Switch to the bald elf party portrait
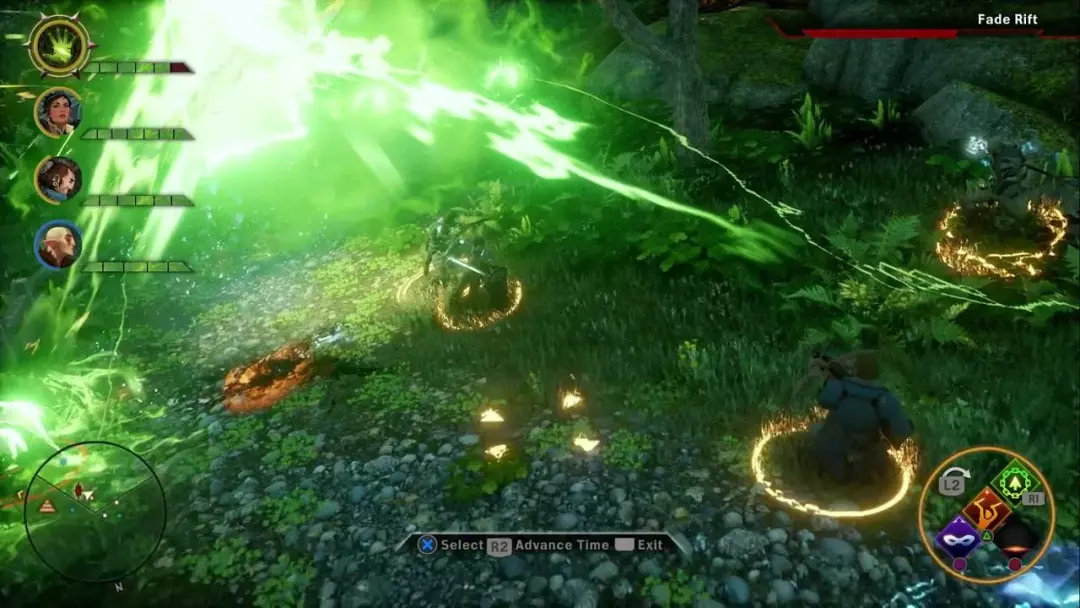Viewport: 1080px width, 608px height. (x=58, y=245)
